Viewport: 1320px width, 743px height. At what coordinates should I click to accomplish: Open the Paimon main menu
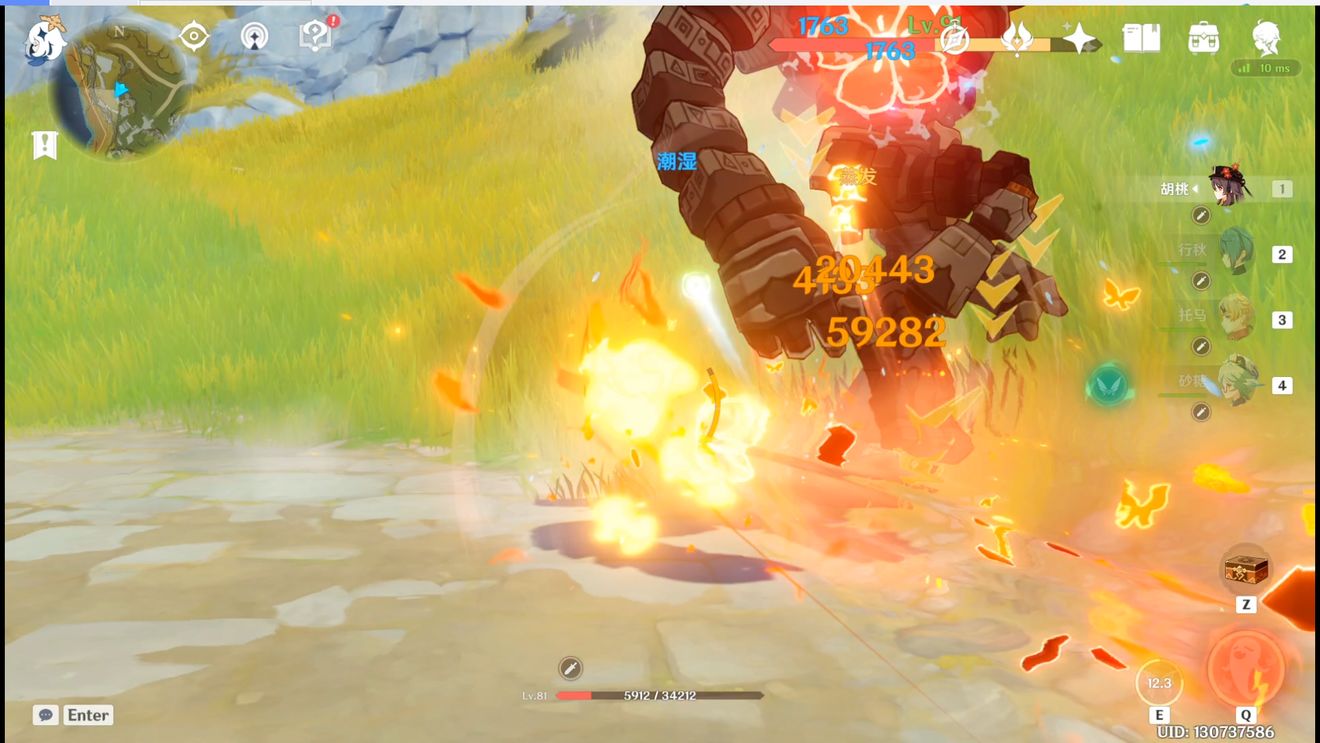(x=45, y=40)
